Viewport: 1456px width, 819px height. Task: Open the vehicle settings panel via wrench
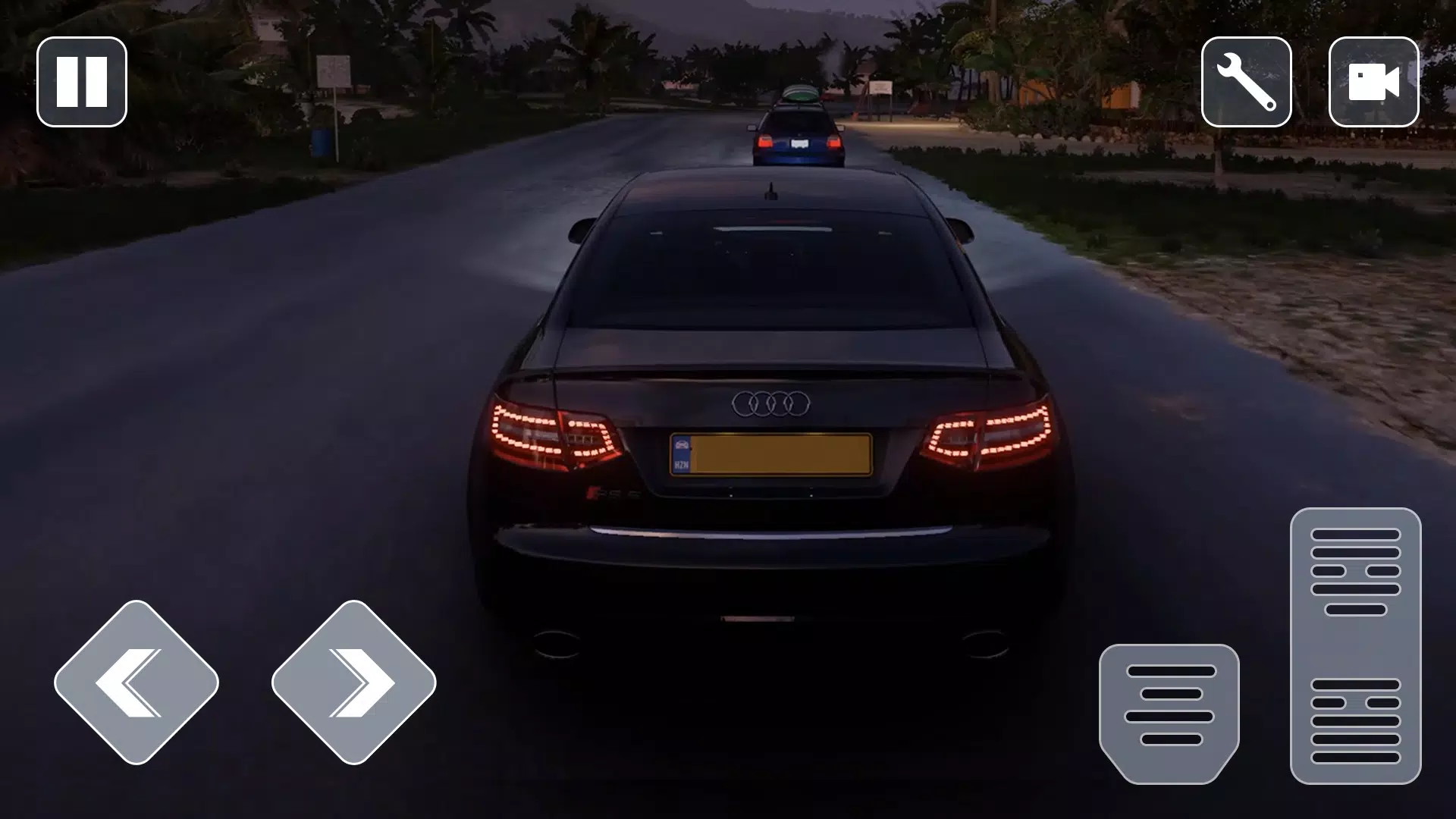point(1246,82)
